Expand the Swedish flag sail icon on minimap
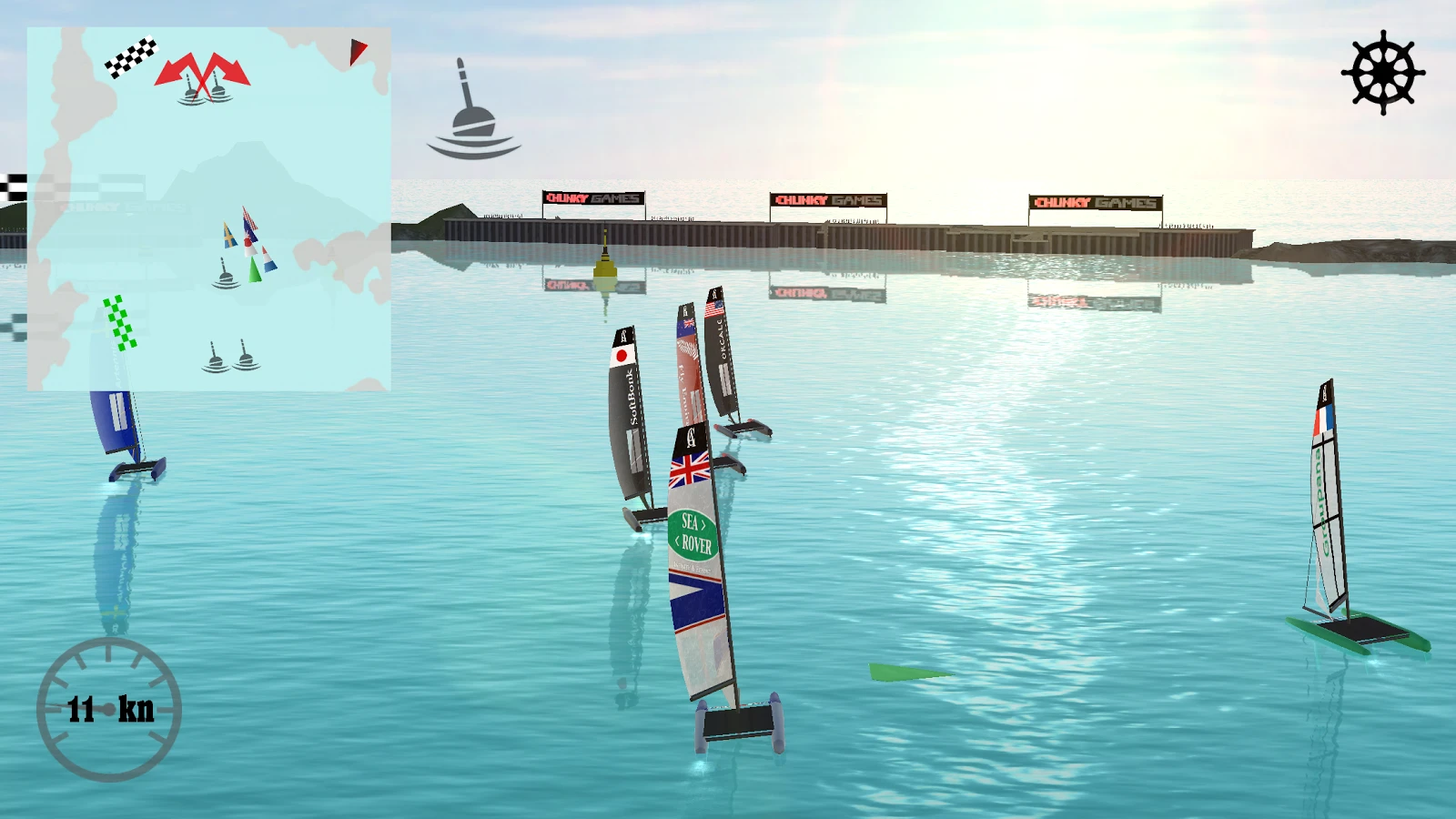The width and height of the screenshot is (1456, 819). (229, 237)
